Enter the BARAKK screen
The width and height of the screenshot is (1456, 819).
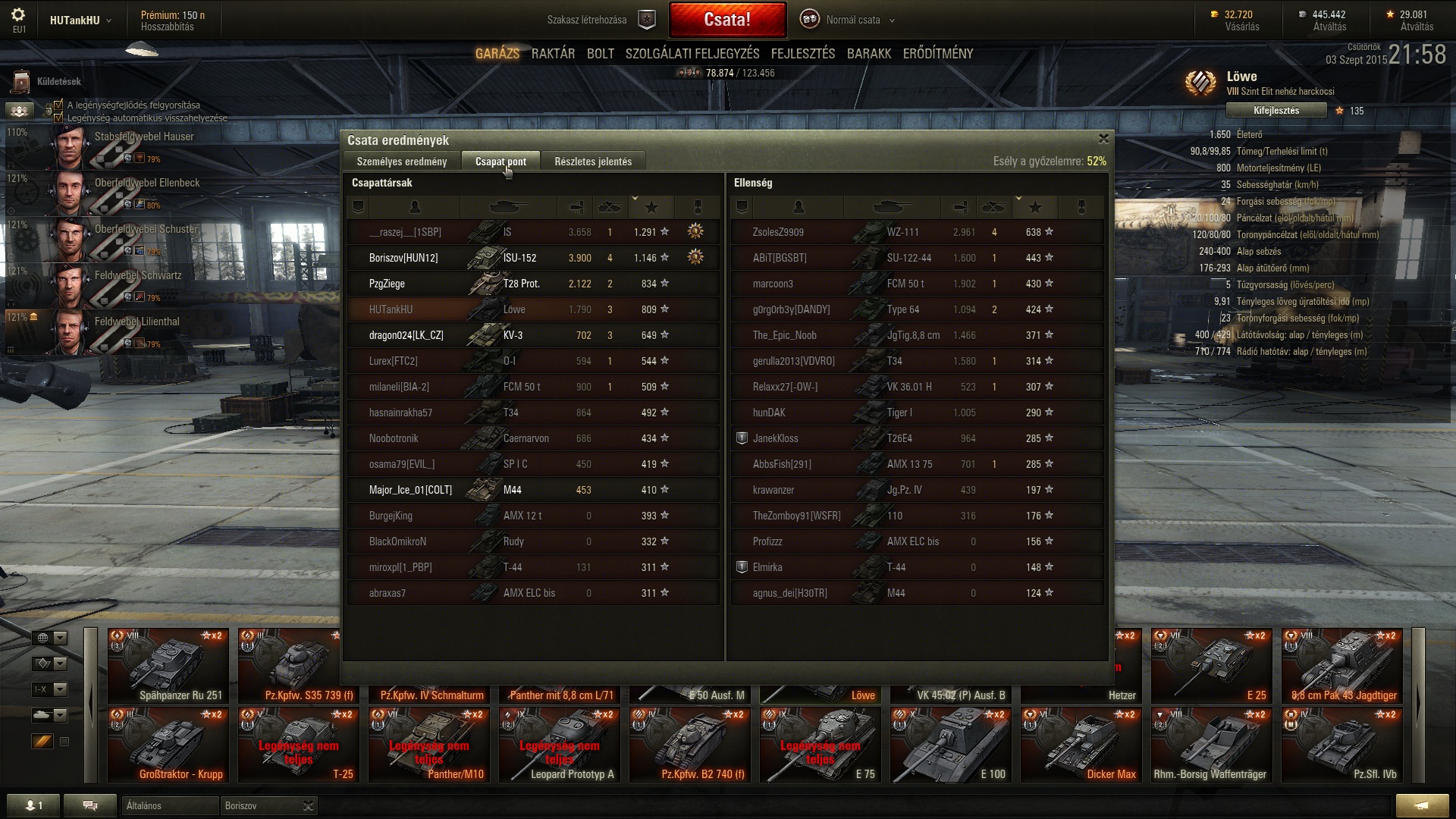pos(868,54)
